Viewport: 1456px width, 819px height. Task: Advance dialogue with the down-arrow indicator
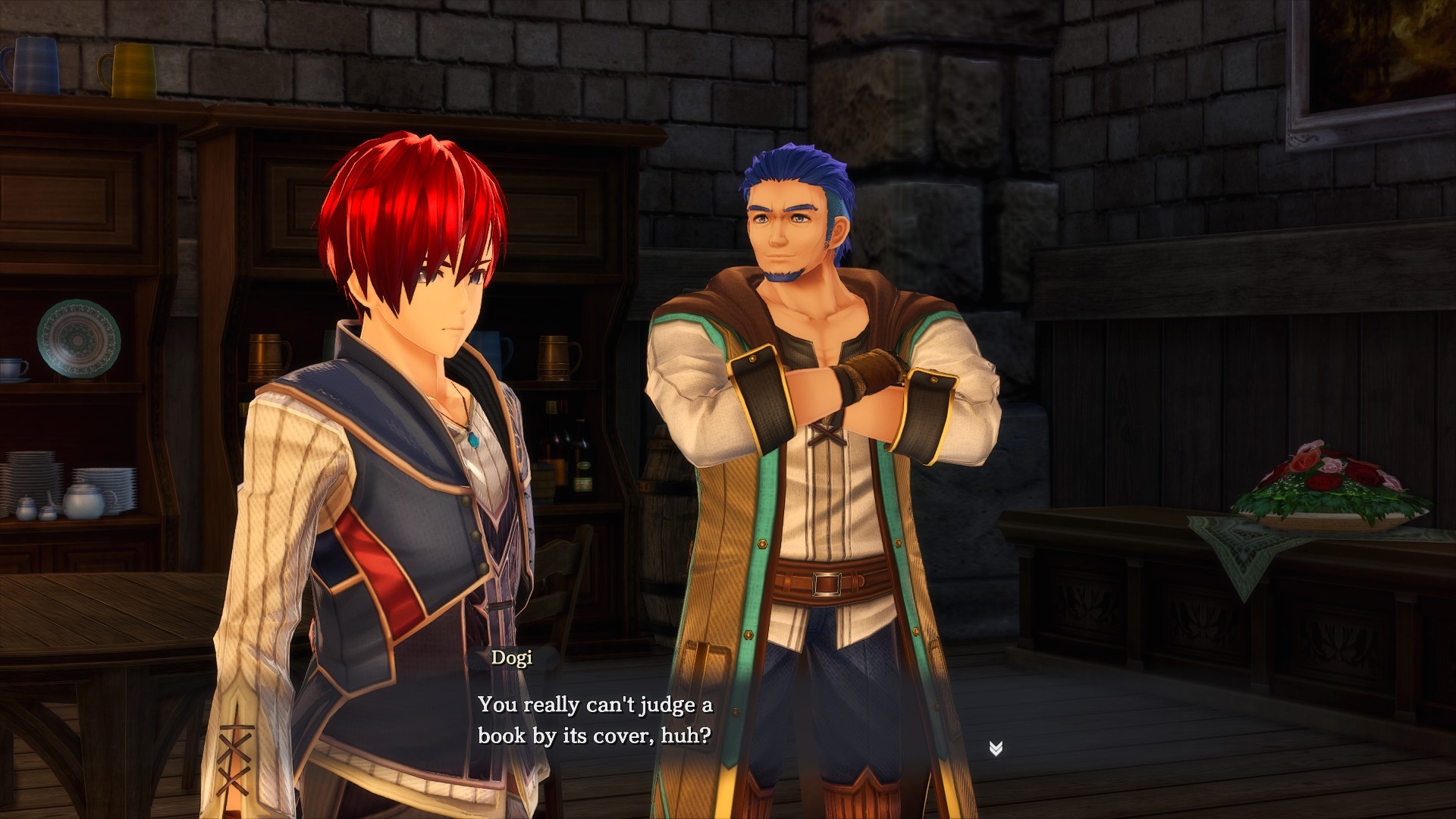click(996, 748)
